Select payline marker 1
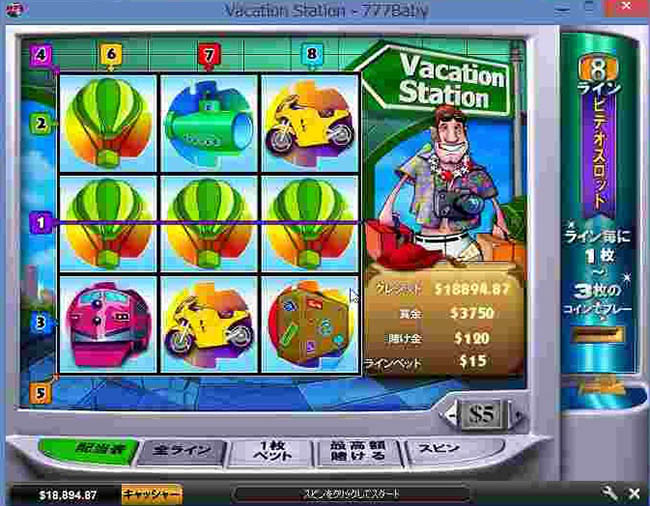Viewport: 650px width, 506px height. coord(41,224)
